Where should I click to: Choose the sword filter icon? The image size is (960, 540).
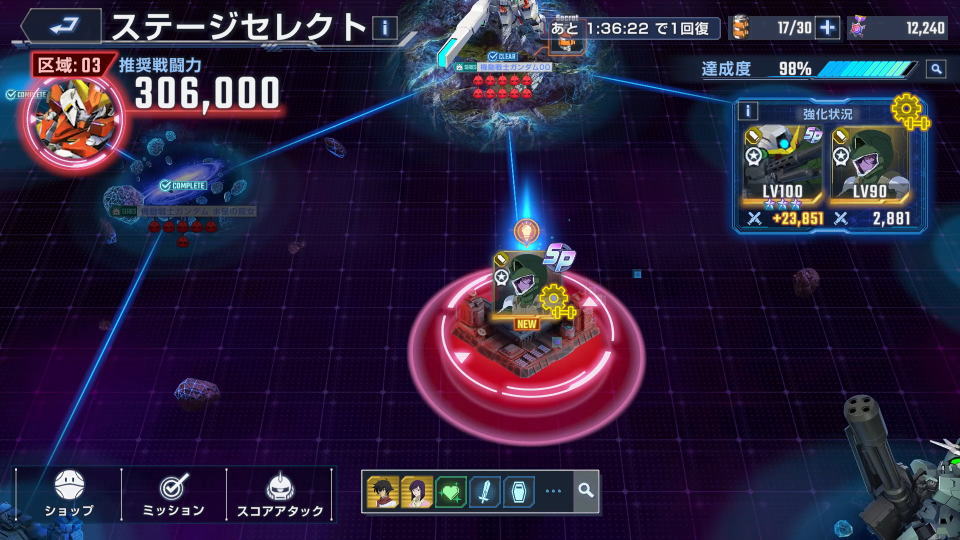(x=484, y=491)
